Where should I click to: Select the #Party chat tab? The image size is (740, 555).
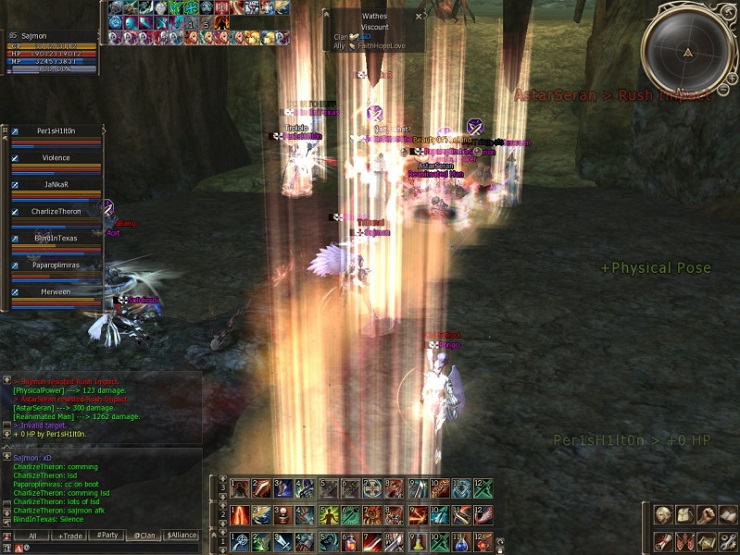point(108,535)
